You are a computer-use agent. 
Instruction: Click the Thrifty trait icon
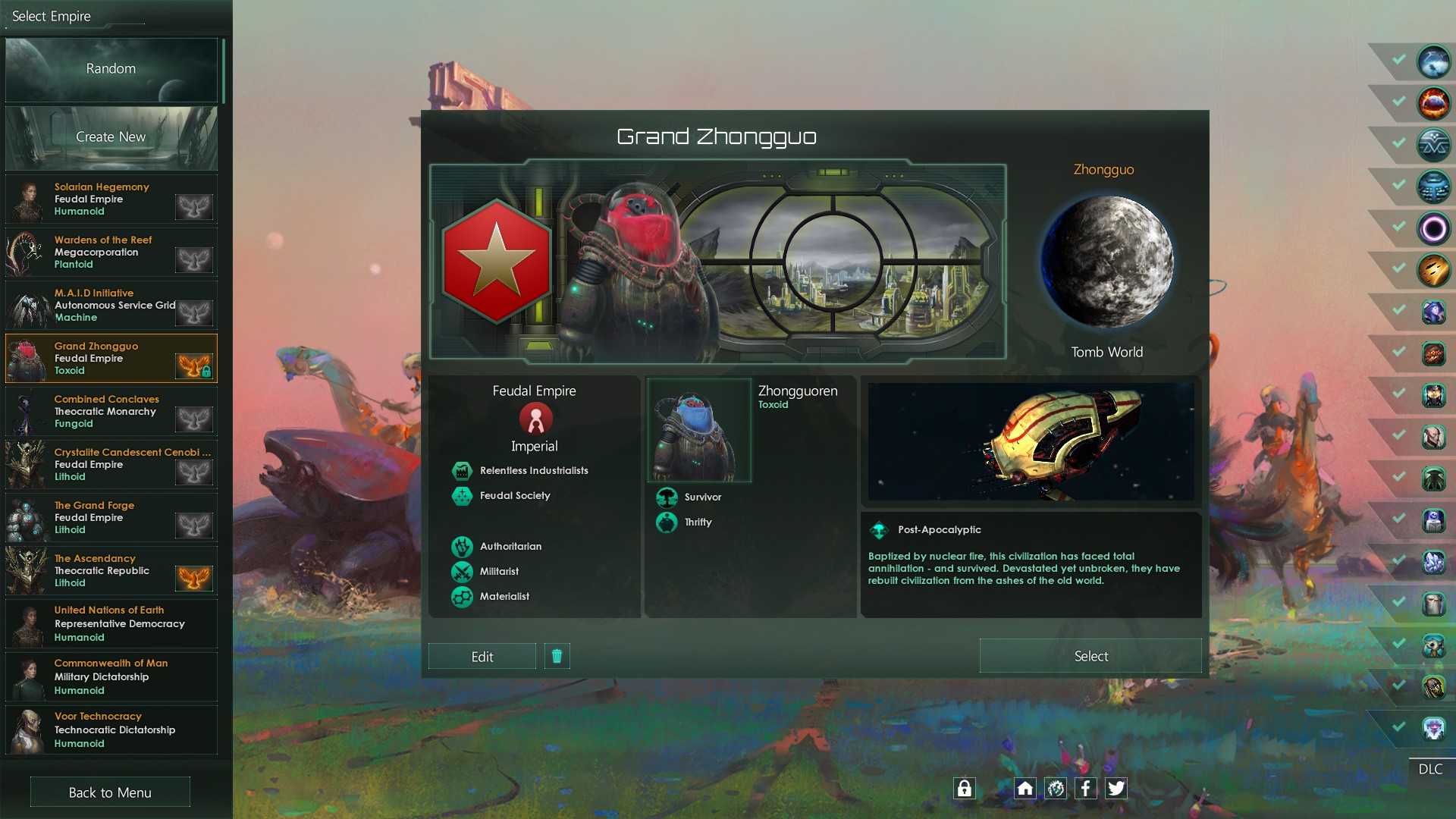[667, 522]
